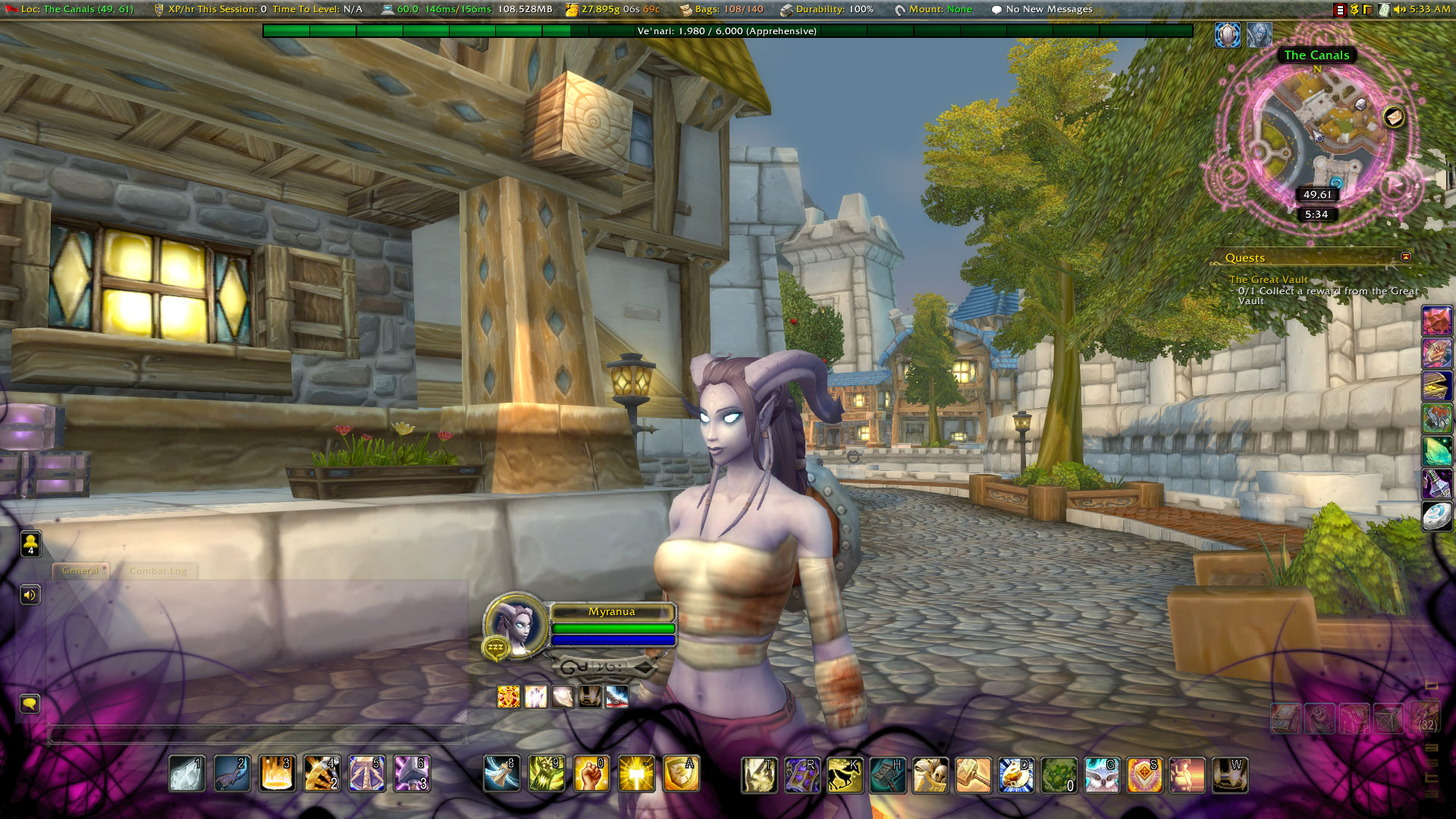Switch to the Combat Log chat tab
Viewport: 1456px width, 819px height.
click(158, 571)
